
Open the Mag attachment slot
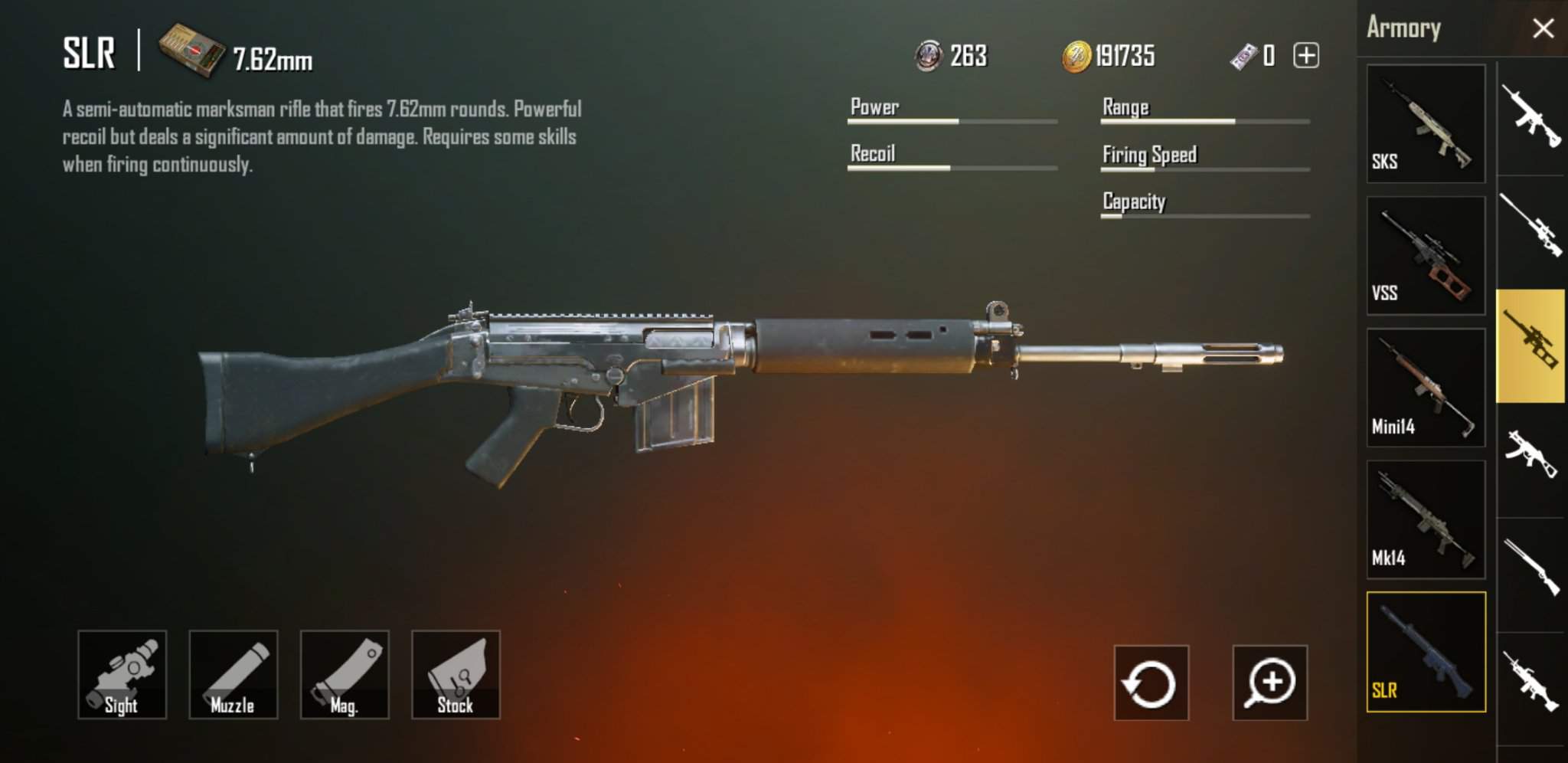coord(345,674)
